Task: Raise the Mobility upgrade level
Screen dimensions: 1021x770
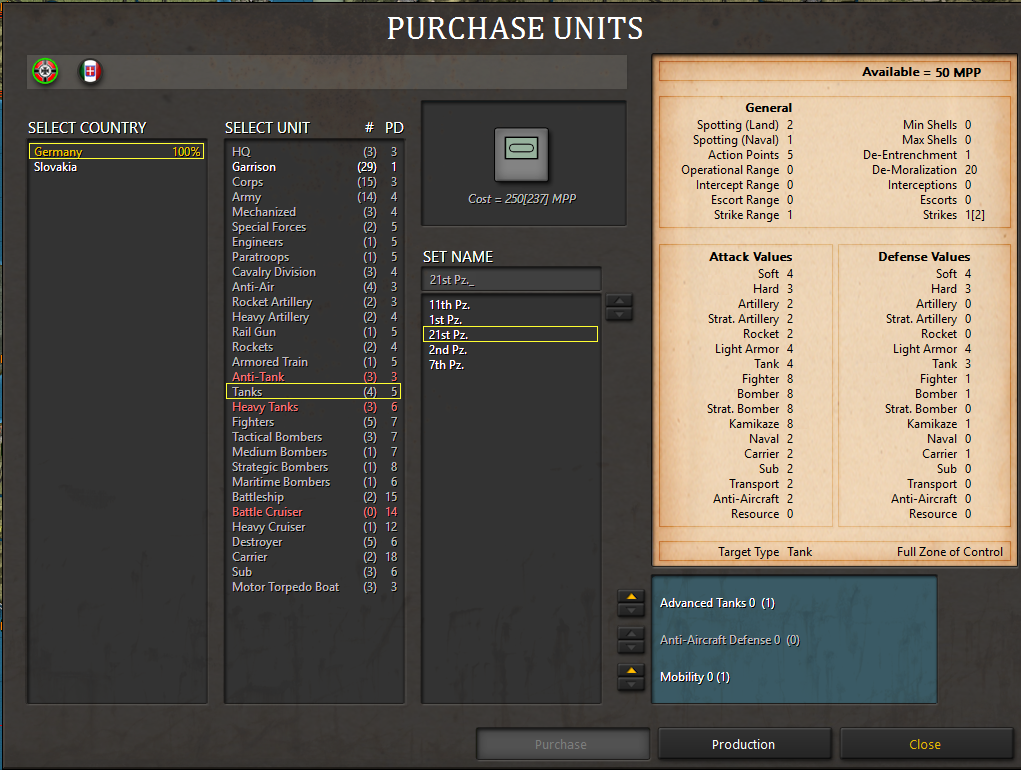Action: pos(631,671)
